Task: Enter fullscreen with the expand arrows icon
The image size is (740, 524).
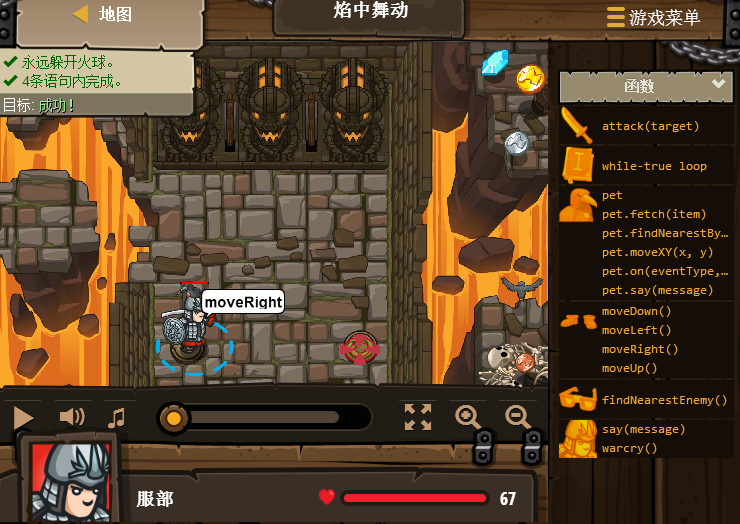Action: (418, 417)
